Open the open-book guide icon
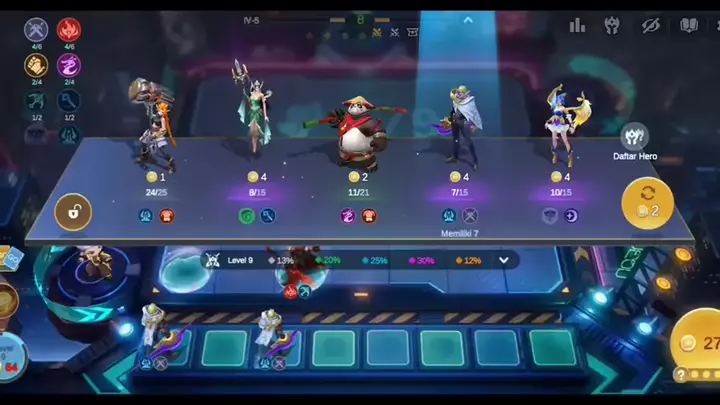 click(x=688, y=25)
